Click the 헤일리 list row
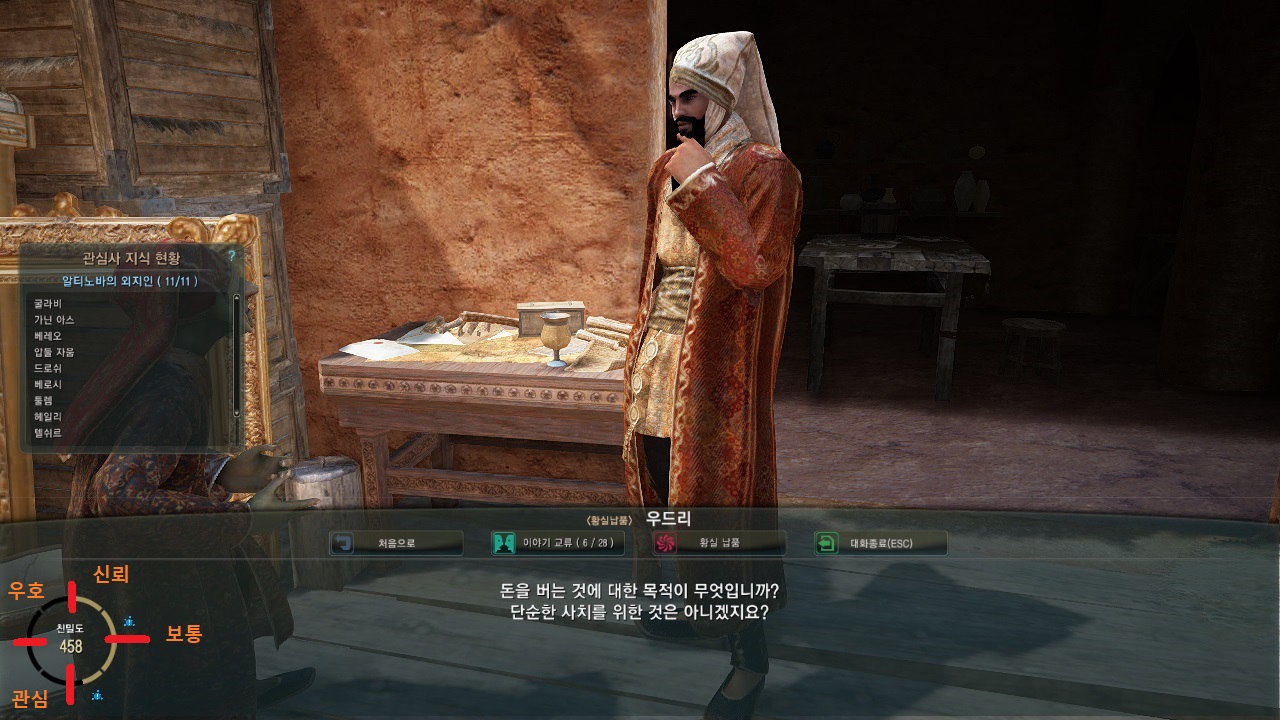Image resolution: width=1280 pixels, height=720 pixels. tap(48, 416)
